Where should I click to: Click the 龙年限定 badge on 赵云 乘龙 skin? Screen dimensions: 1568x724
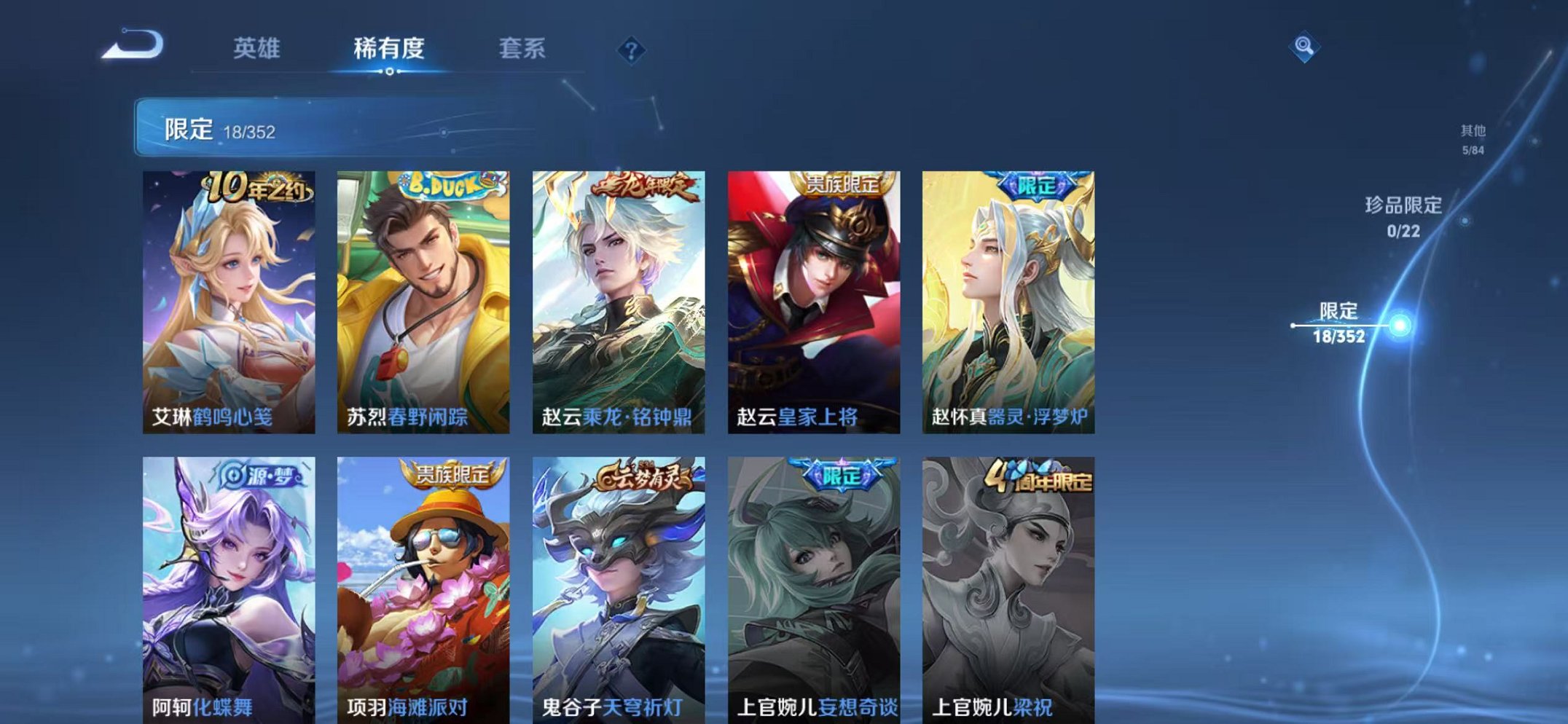coord(646,184)
